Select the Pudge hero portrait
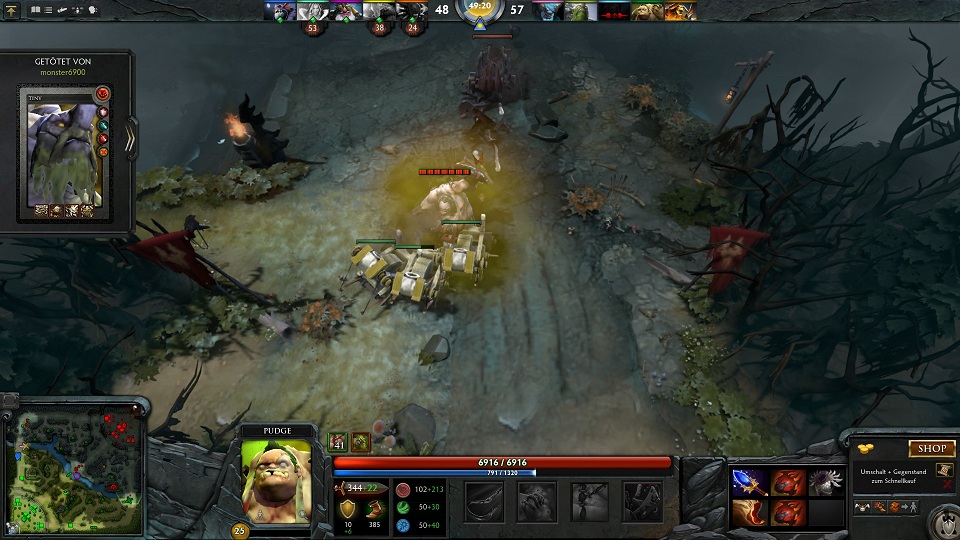The width and height of the screenshot is (960, 540). coord(276,478)
